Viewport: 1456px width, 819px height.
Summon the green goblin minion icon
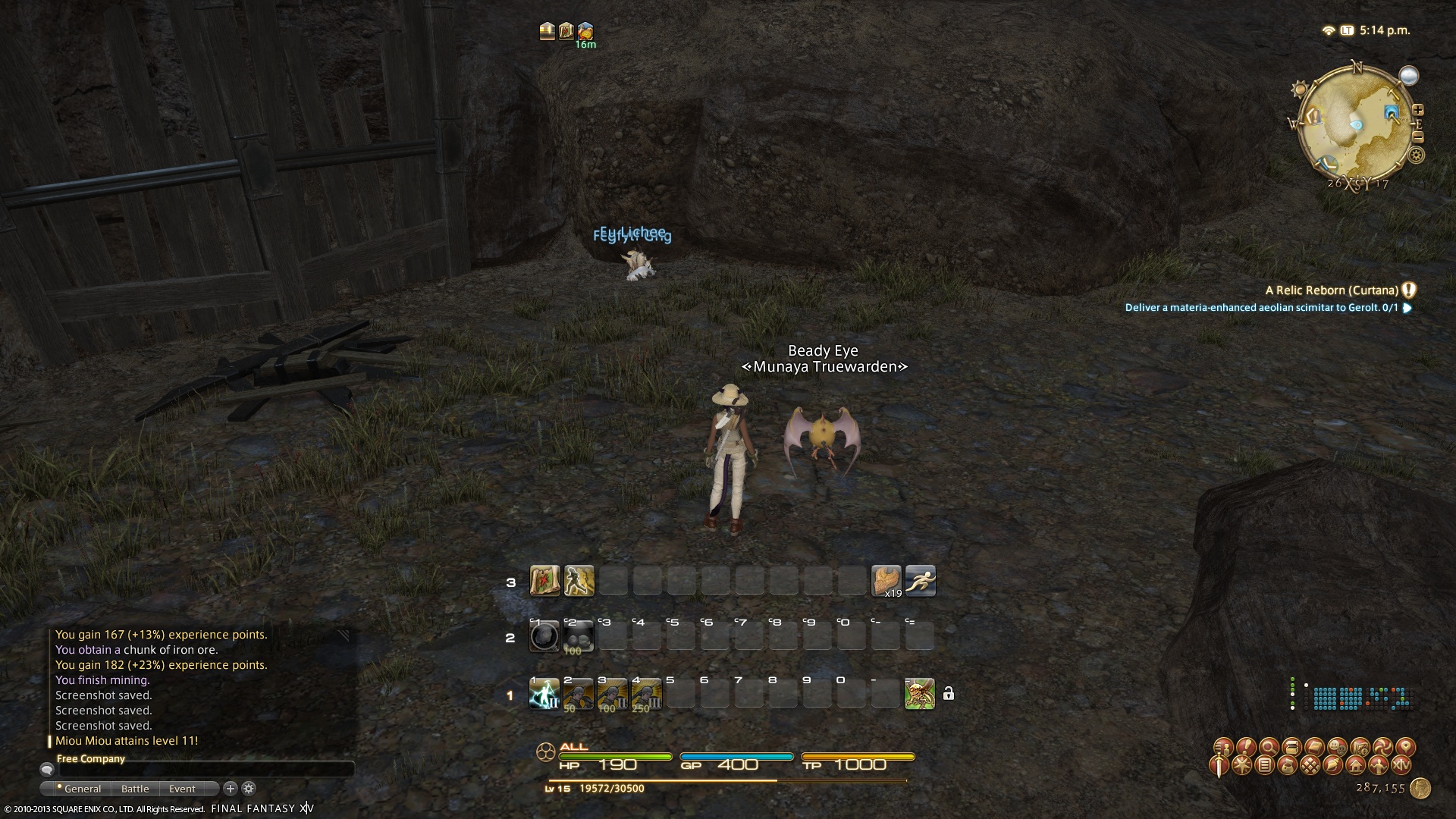919,694
